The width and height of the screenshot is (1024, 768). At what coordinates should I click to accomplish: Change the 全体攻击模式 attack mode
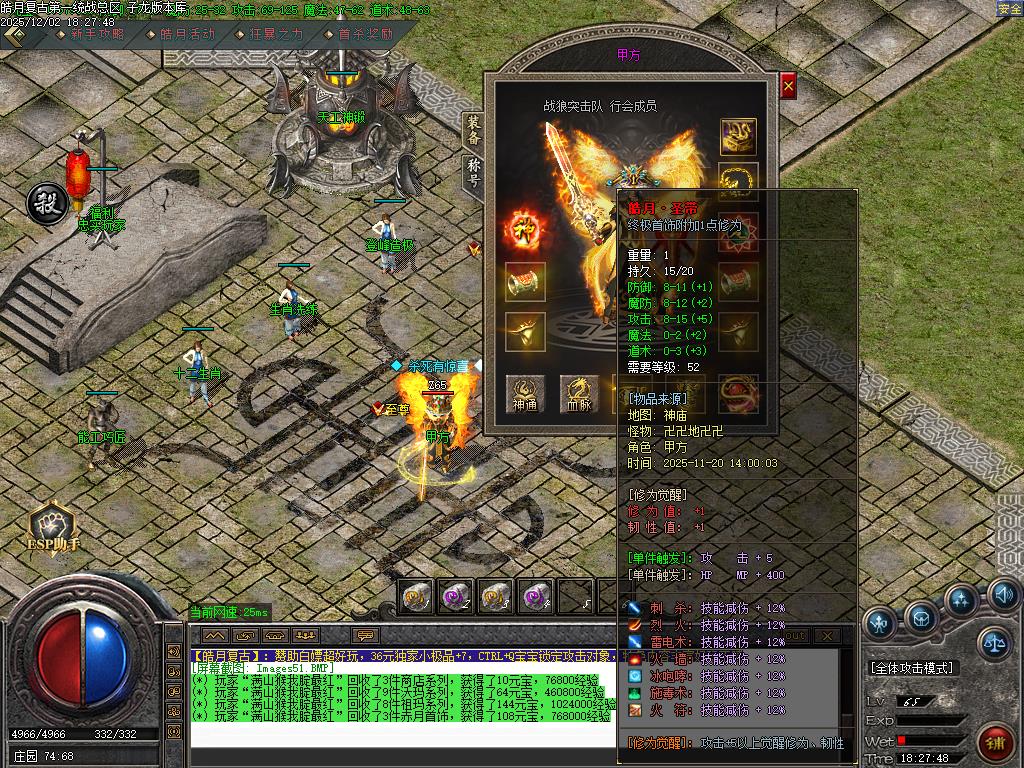(x=913, y=668)
